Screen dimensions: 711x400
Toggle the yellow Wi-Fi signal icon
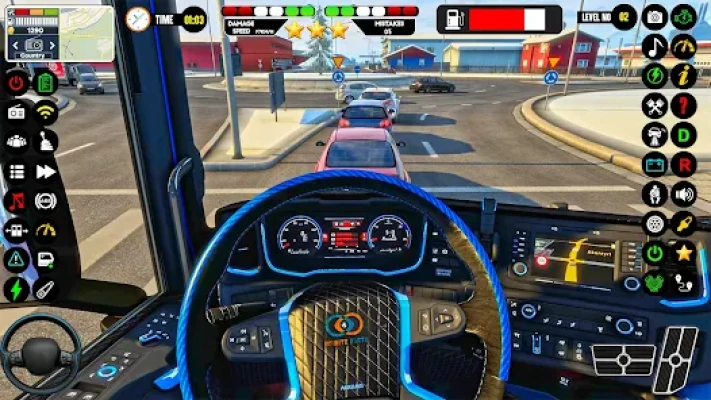click(x=45, y=112)
